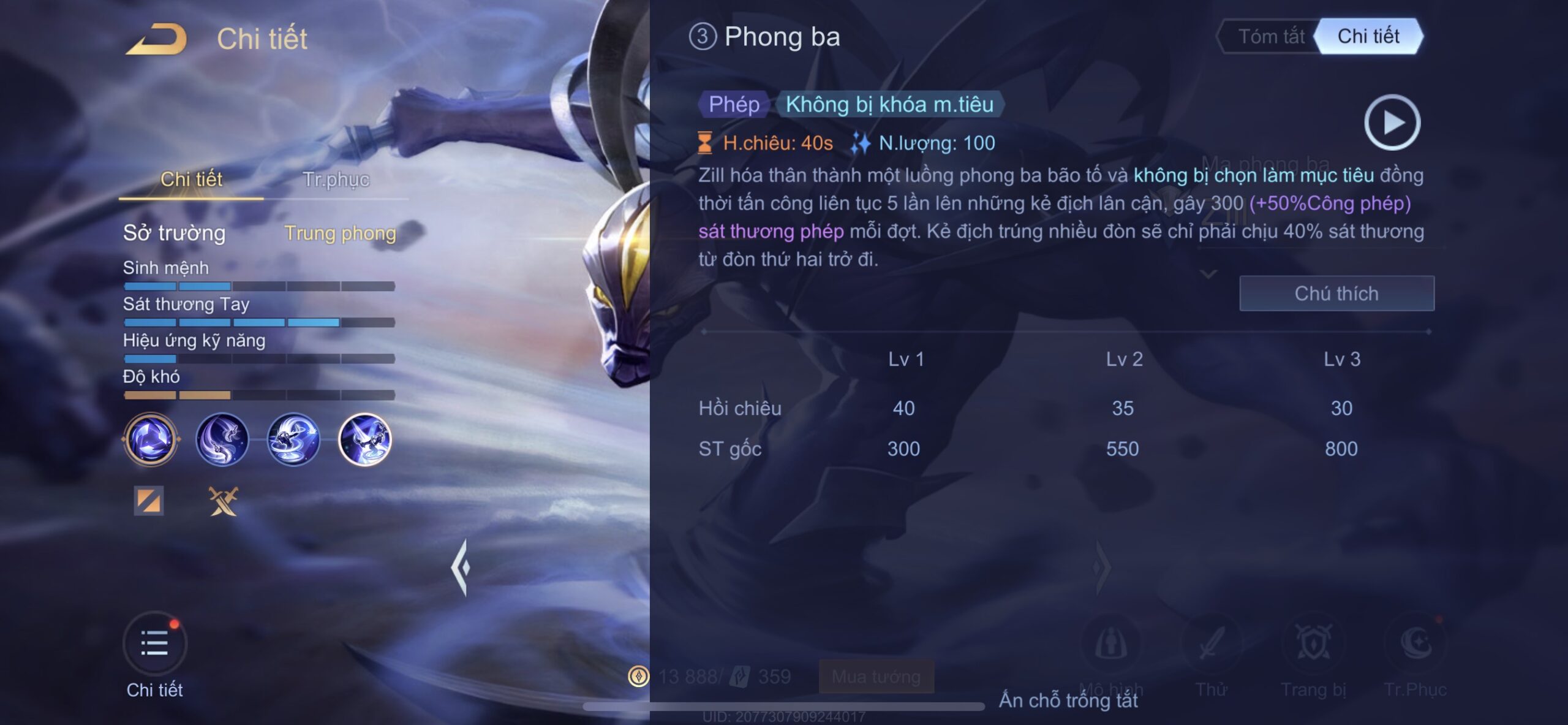
Task: Switch to the Tr.phục tab
Action: (x=336, y=180)
